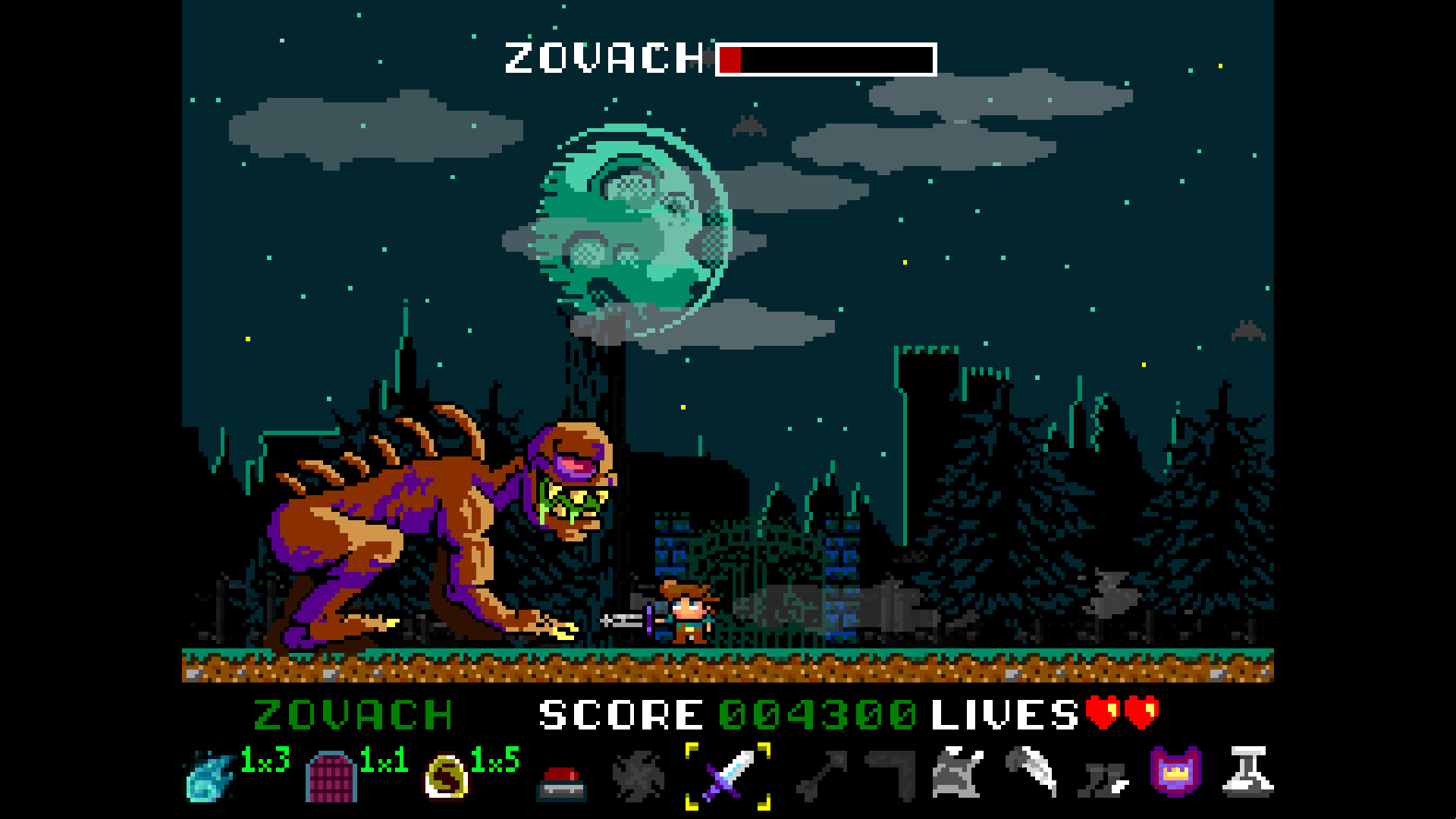
Task: Select the highlighted sword weapon slot
Action: pyautogui.click(x=728, y=776)
